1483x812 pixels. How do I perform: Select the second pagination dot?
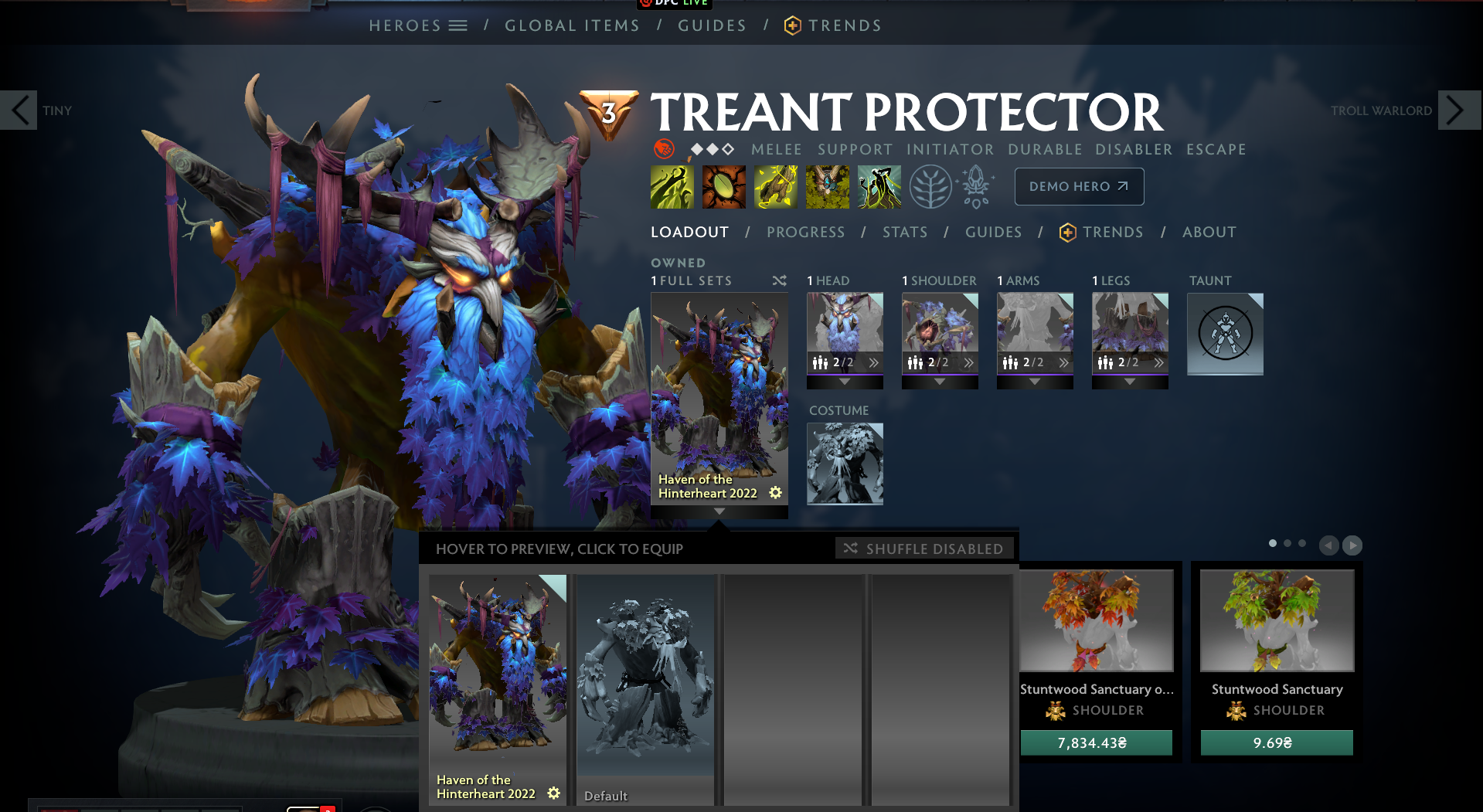point(1286,543)
